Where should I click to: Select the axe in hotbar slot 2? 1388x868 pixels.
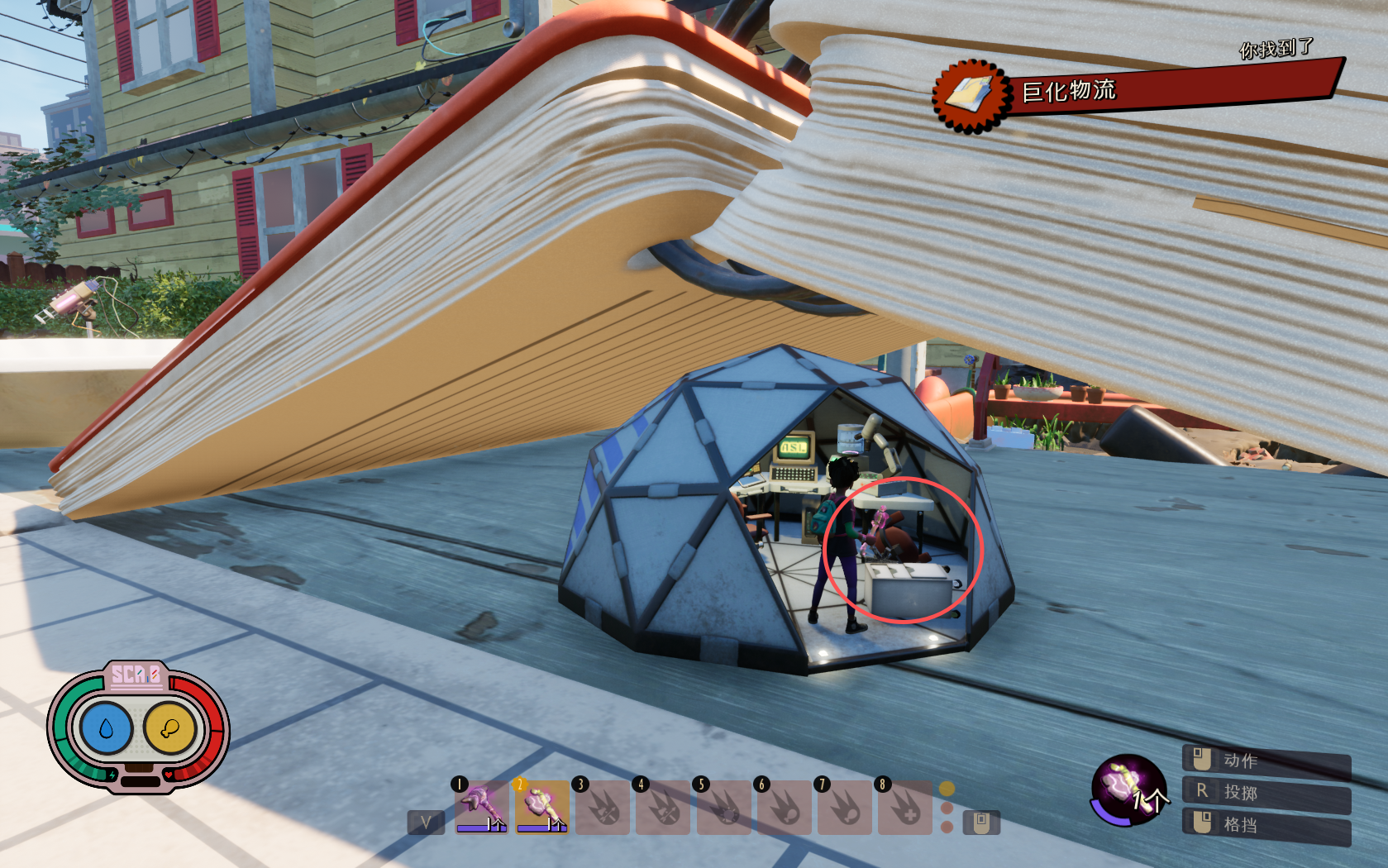[542, 806]
